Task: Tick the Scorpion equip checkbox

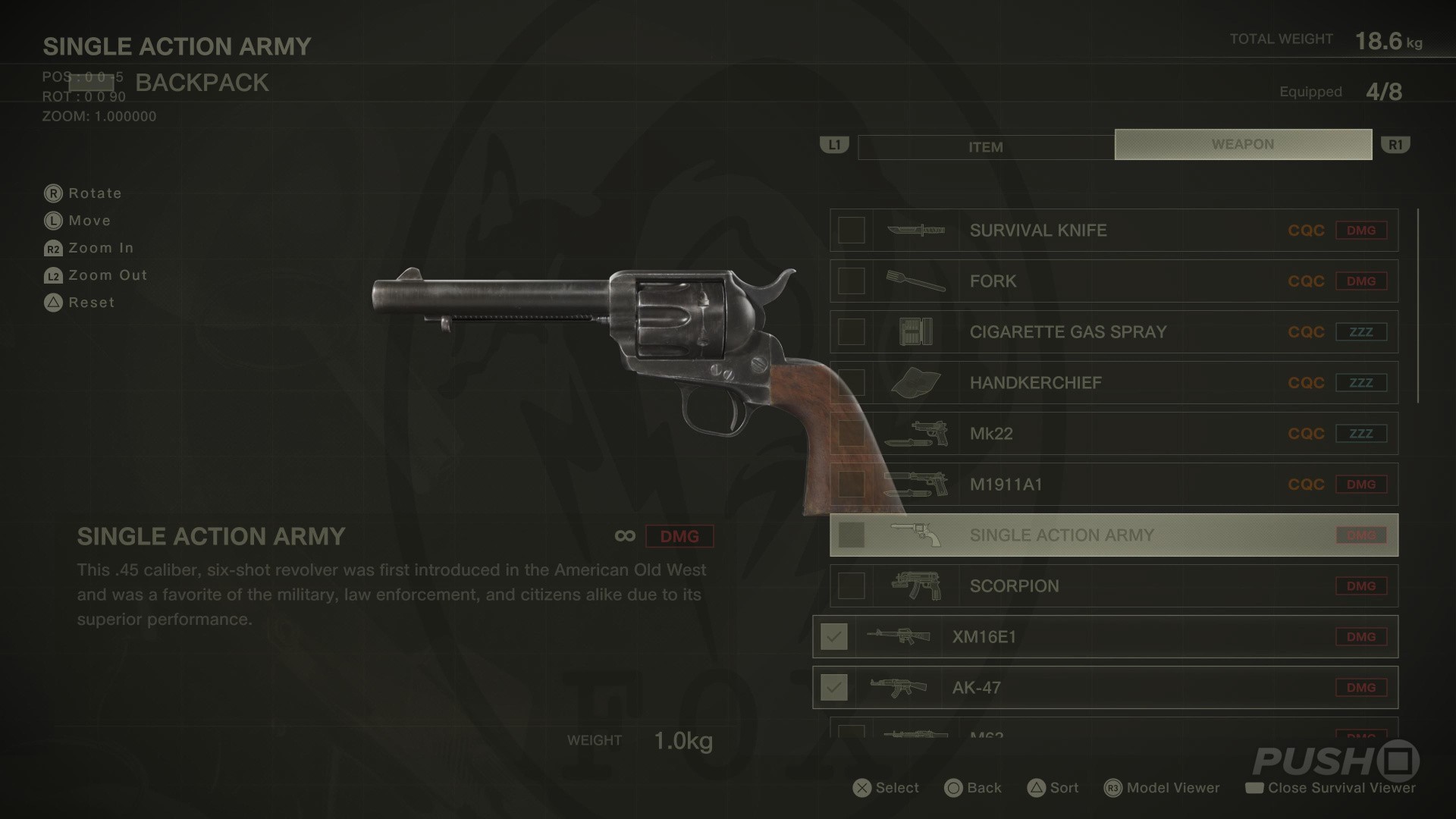Action: pyautogui.click(x=851, y=586)
